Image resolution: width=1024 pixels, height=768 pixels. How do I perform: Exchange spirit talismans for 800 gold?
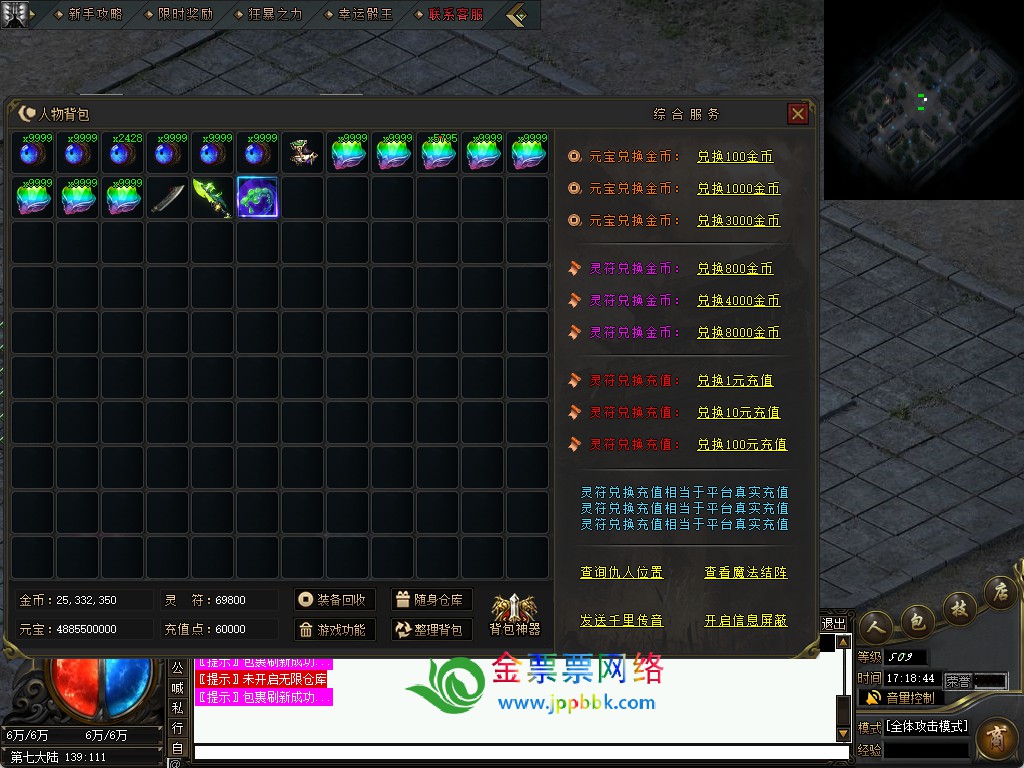[x=735, y=269]
